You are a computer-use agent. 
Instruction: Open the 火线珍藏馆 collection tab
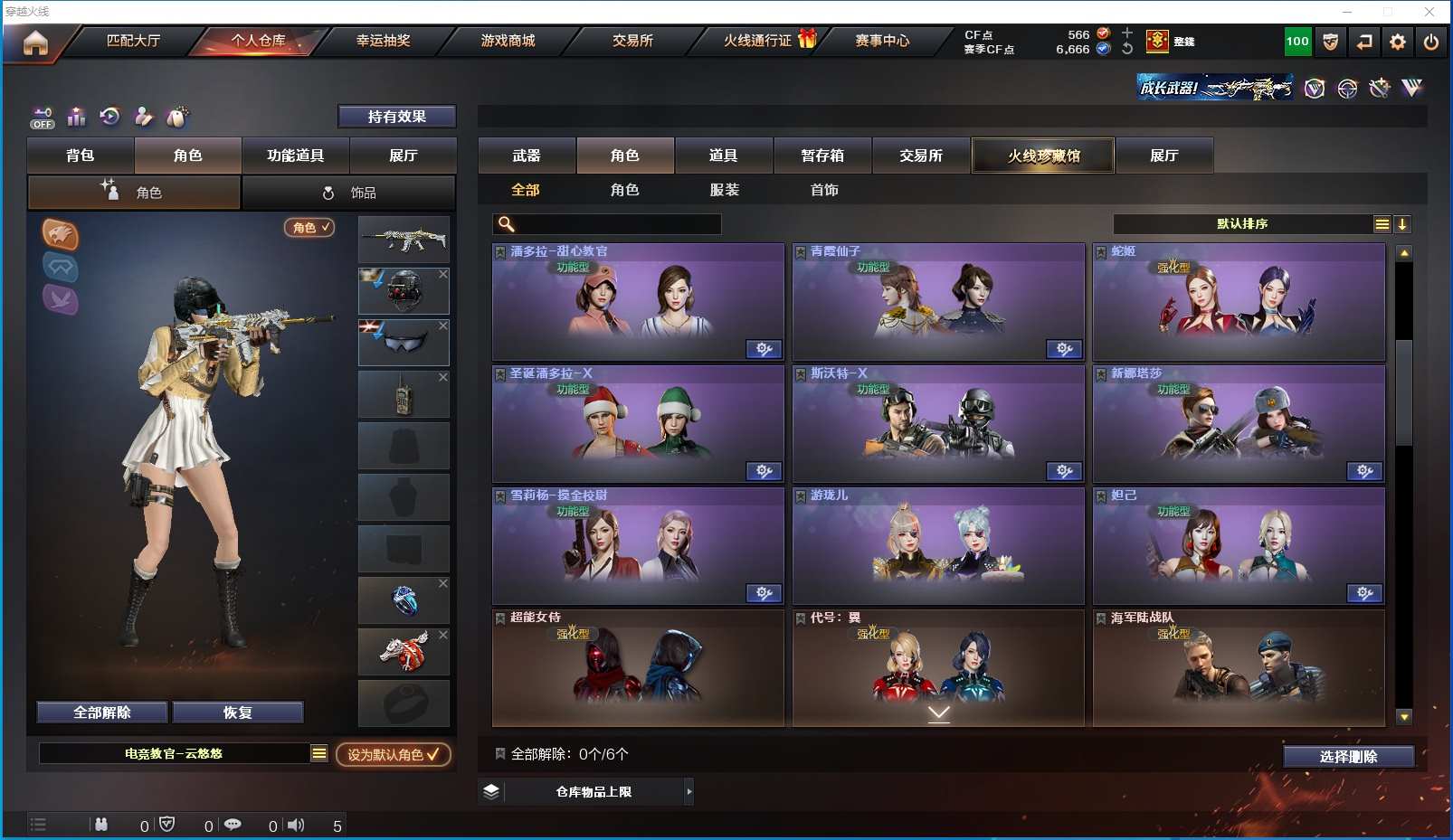[x=1043, y=156]
